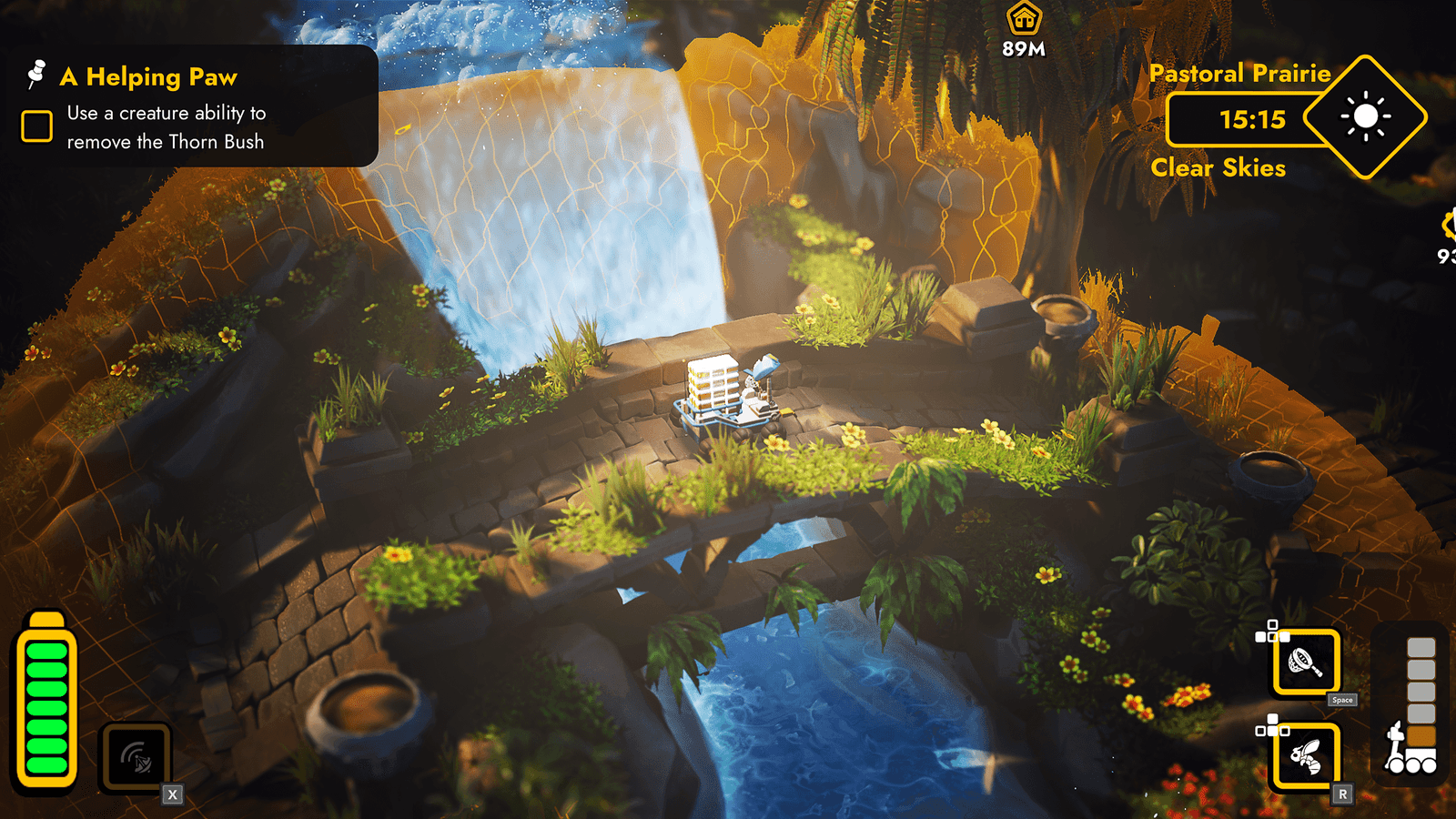Use the bee creature ability
Image resolution: width=1456 pixels, height=819 pixels.
(x=1306, y=756)
